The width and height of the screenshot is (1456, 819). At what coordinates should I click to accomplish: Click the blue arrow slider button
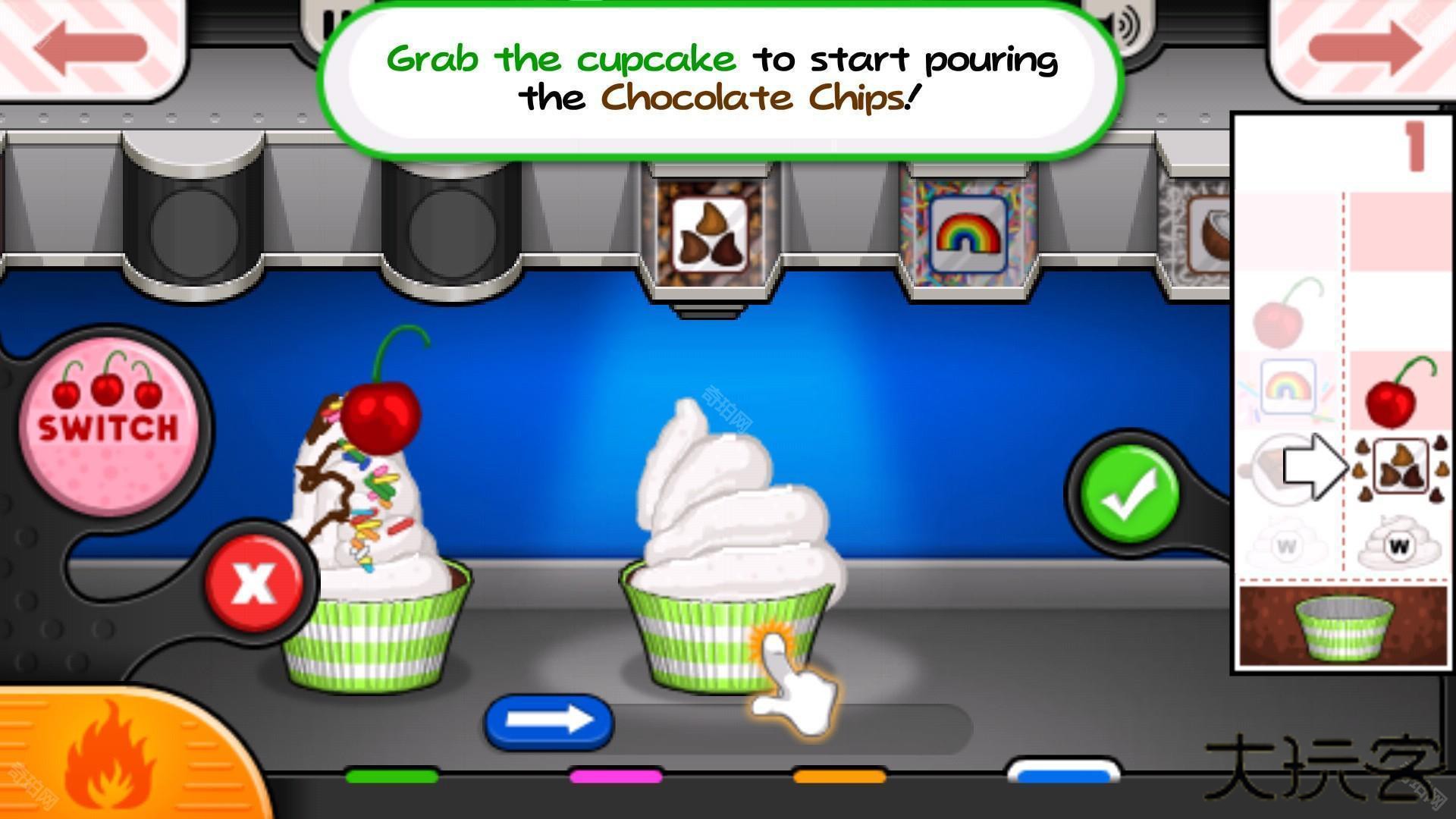click(549, 720)
